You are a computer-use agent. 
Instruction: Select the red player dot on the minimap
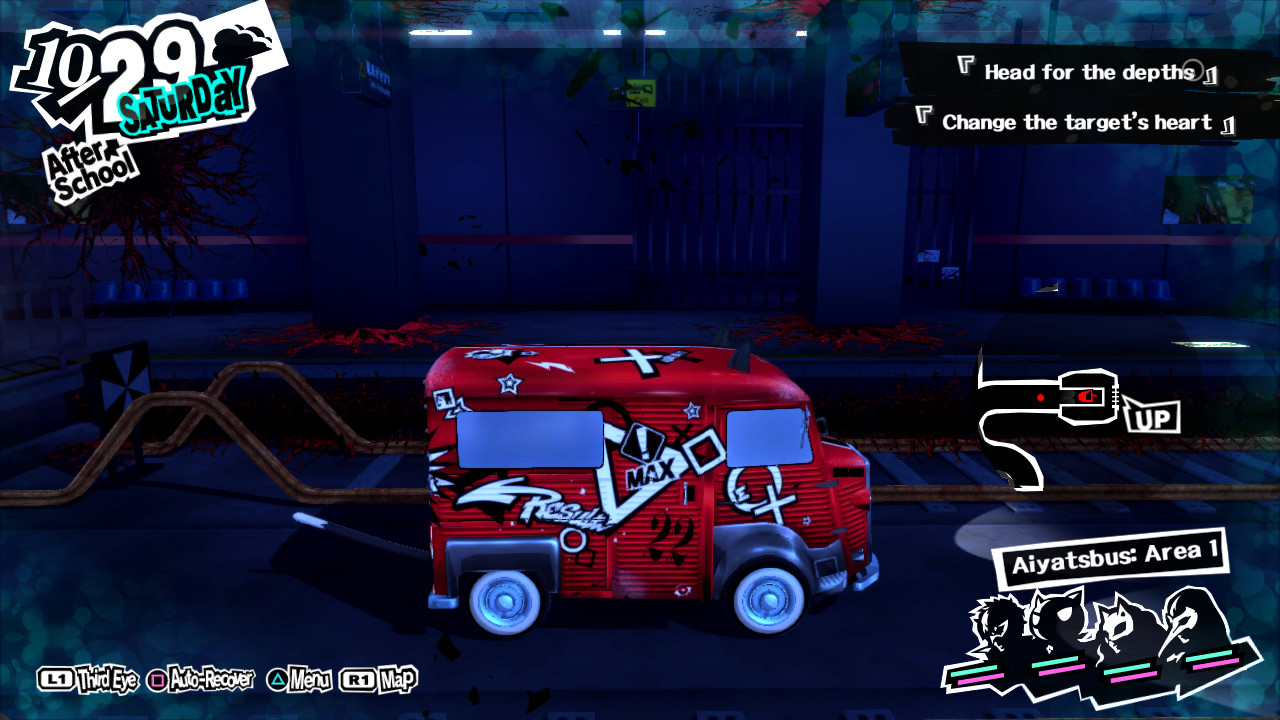pyautogui.click(x=1041, y=397)
